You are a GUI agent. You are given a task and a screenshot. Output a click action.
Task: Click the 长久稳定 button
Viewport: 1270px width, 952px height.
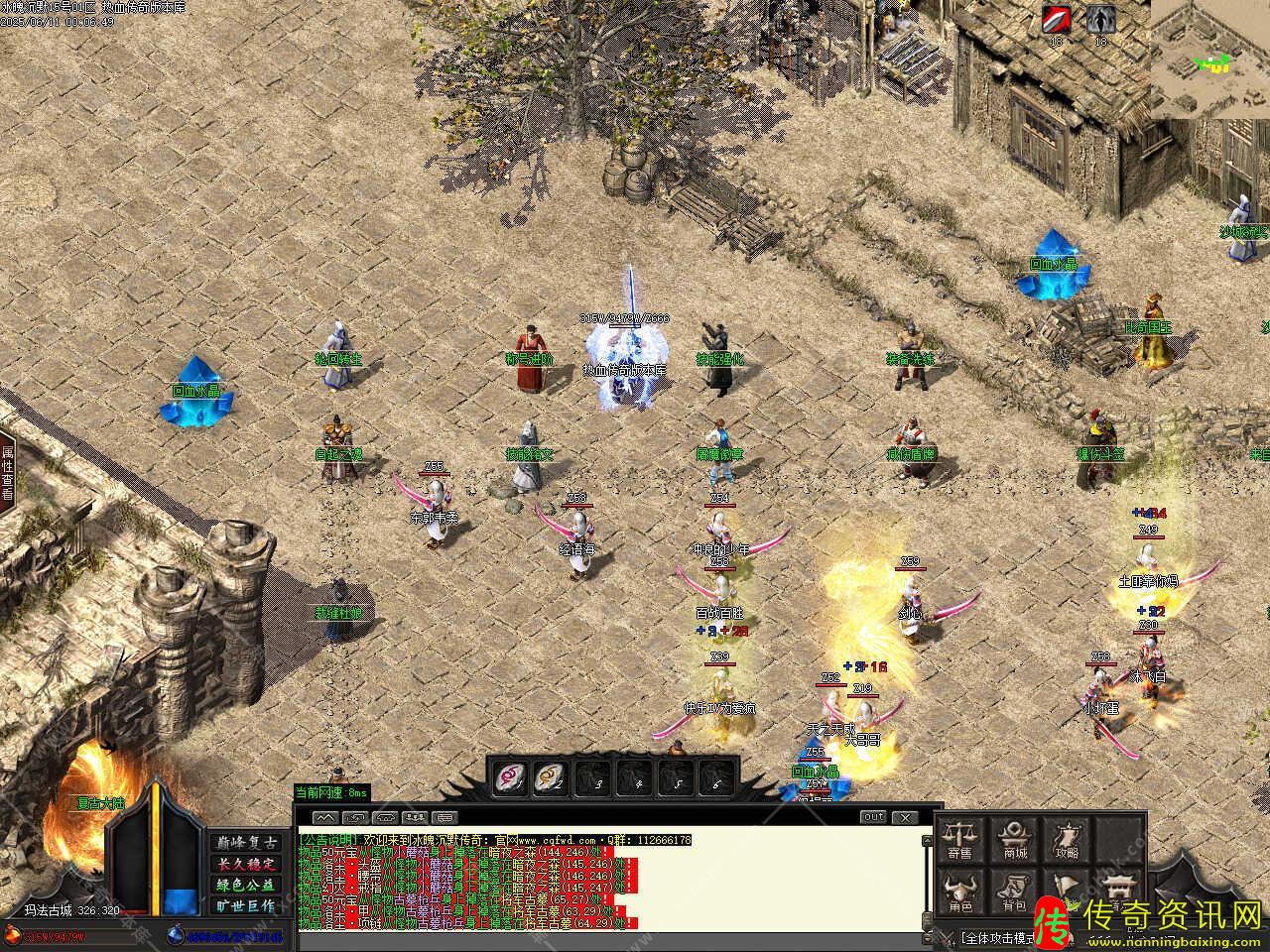click(x=246, y=864)
